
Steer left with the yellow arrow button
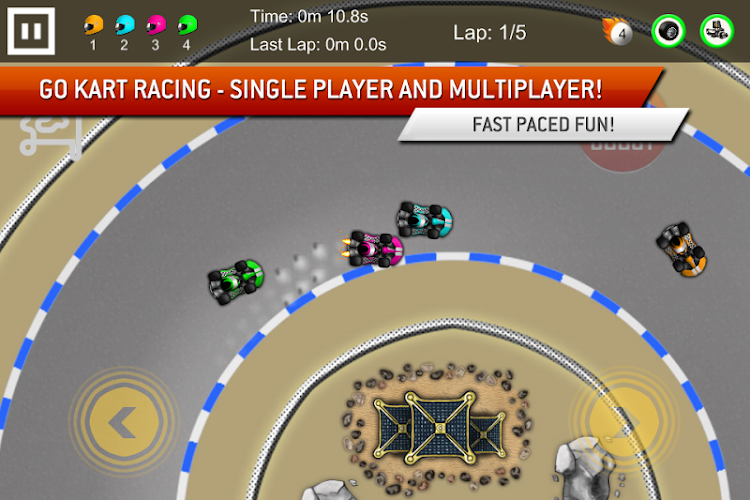(x=123, y=423)
